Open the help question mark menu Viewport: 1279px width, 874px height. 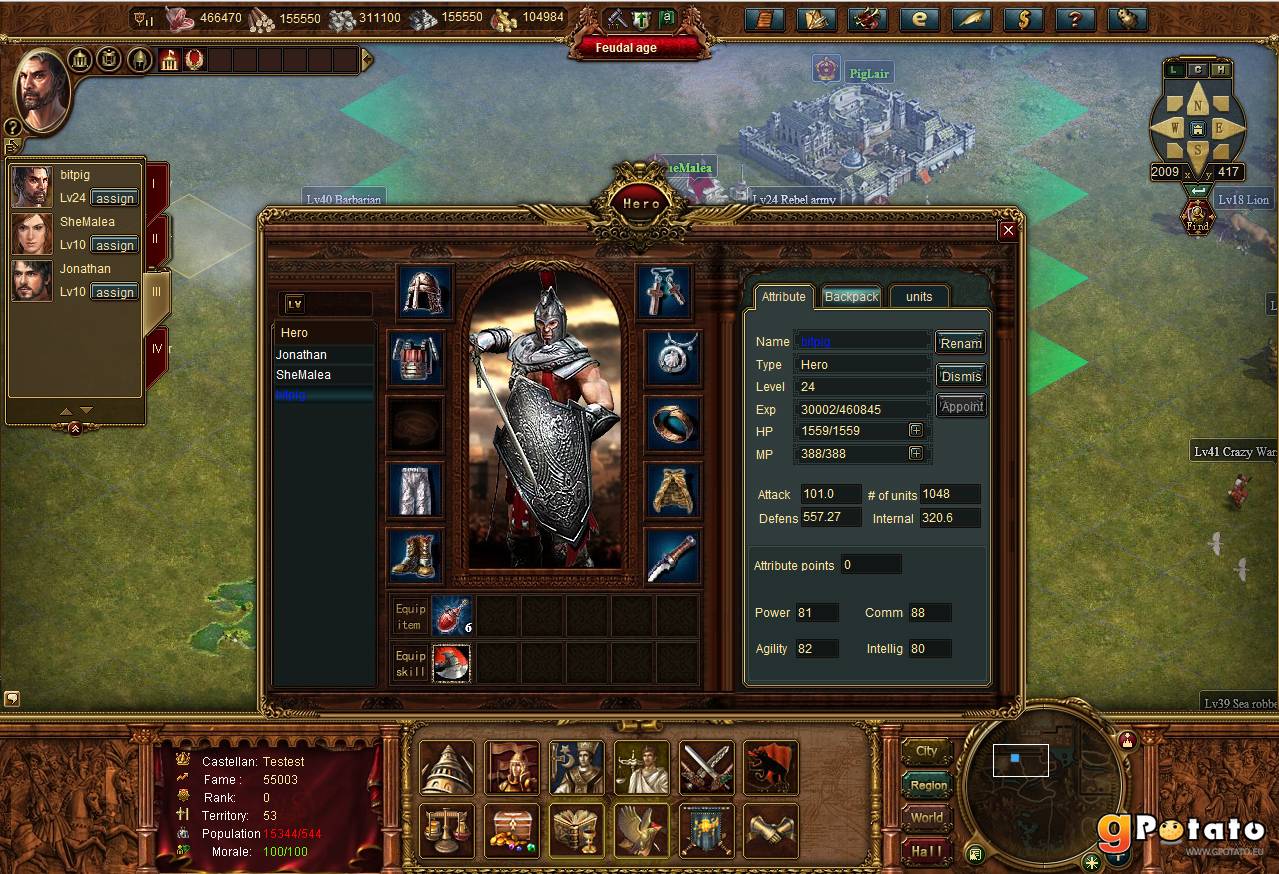[x=1075, y=19]
